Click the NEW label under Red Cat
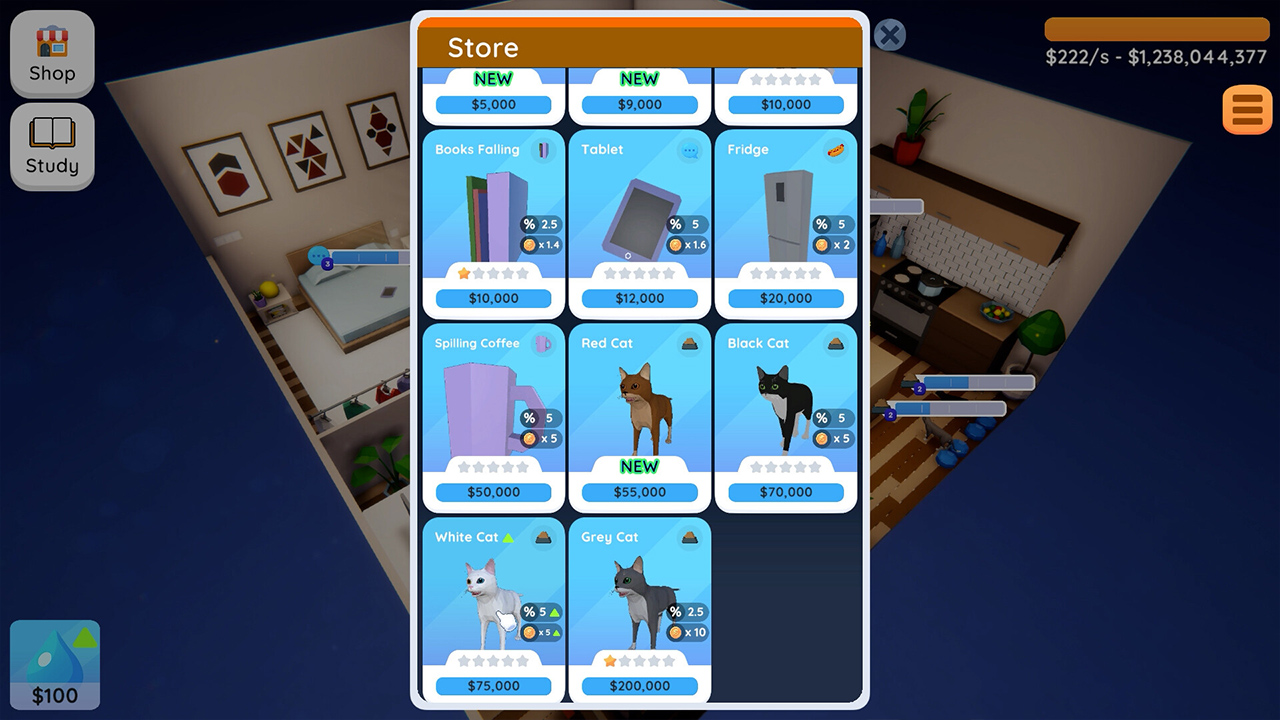This screenshot has width=1280, height=720. coord(640,466)
